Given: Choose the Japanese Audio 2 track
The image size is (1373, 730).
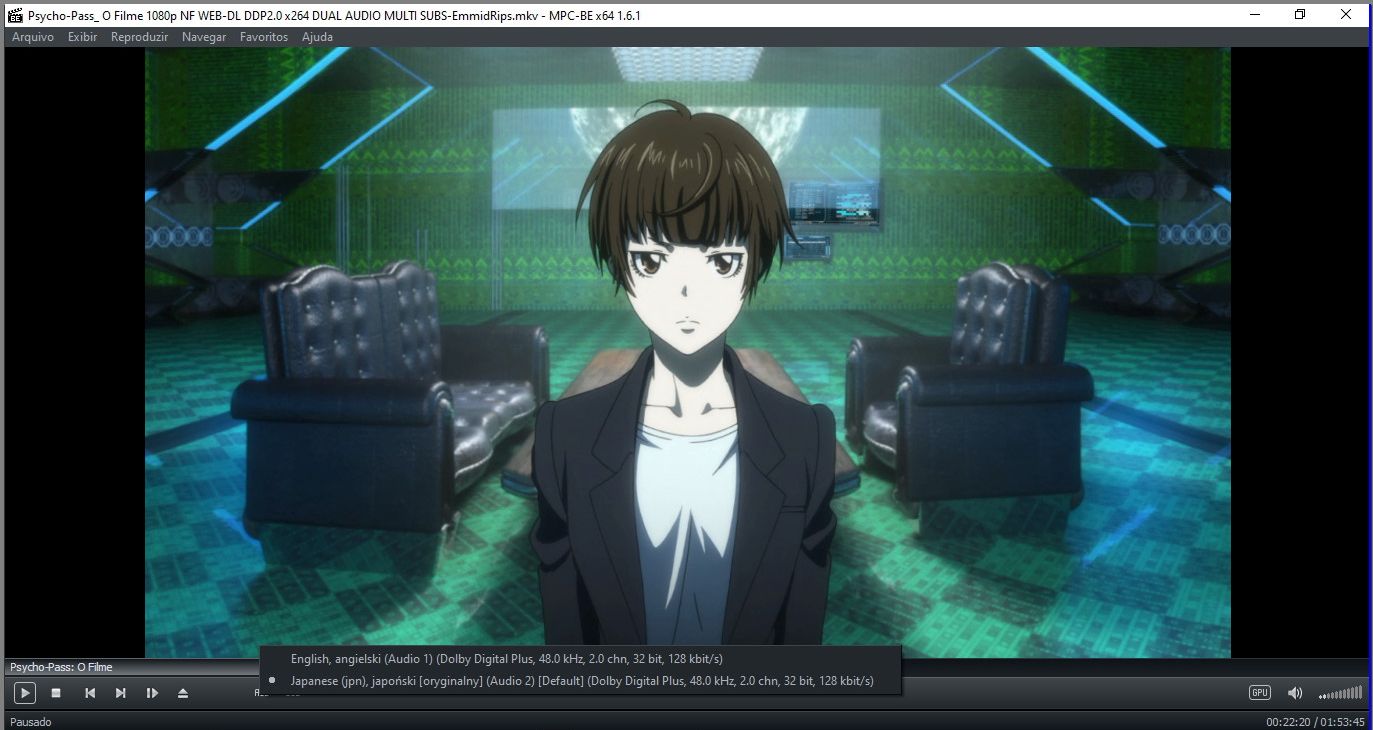Looking at the screenshot, I should click(581, 681).
